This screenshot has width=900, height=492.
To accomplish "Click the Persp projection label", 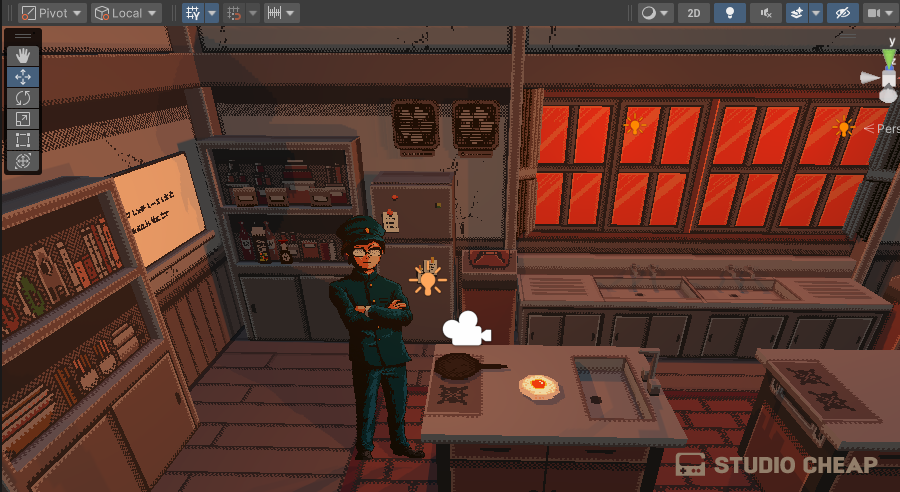I will (884, 129).
